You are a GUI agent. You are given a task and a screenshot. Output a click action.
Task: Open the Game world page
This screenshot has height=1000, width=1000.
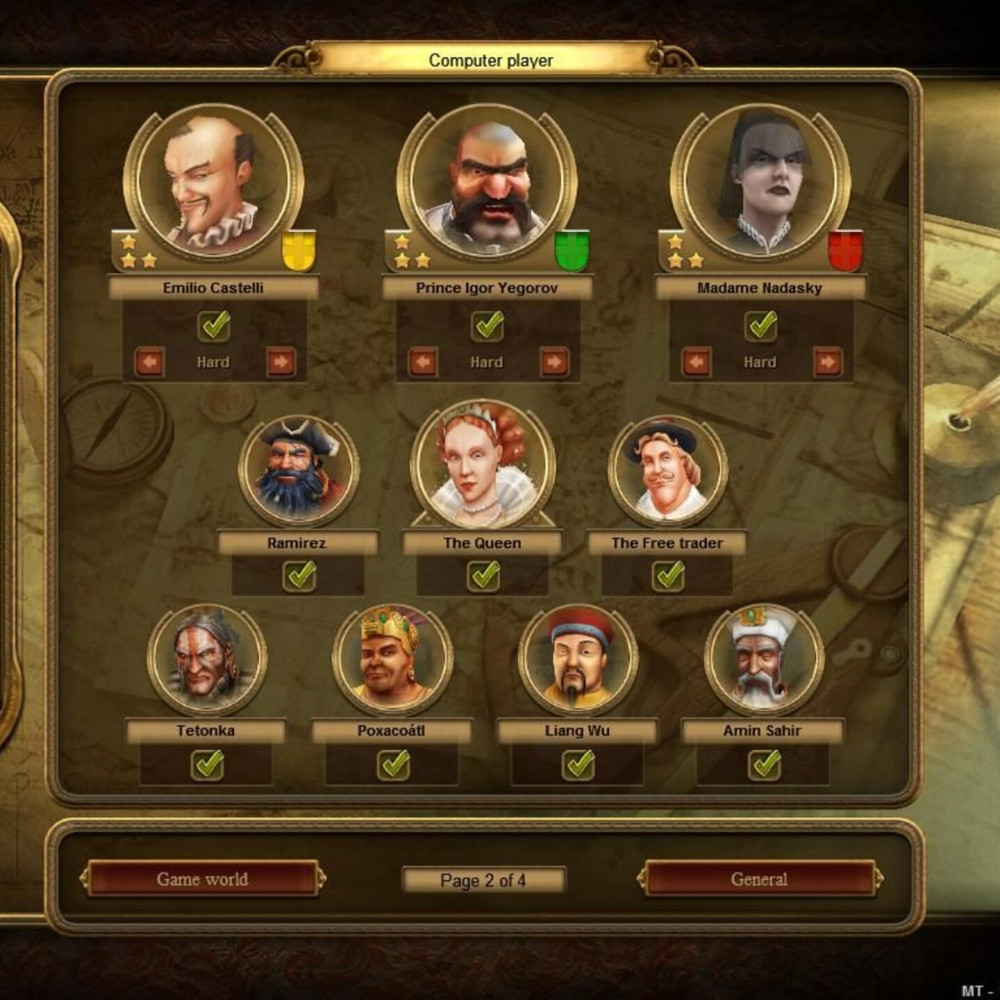[203, 879]
